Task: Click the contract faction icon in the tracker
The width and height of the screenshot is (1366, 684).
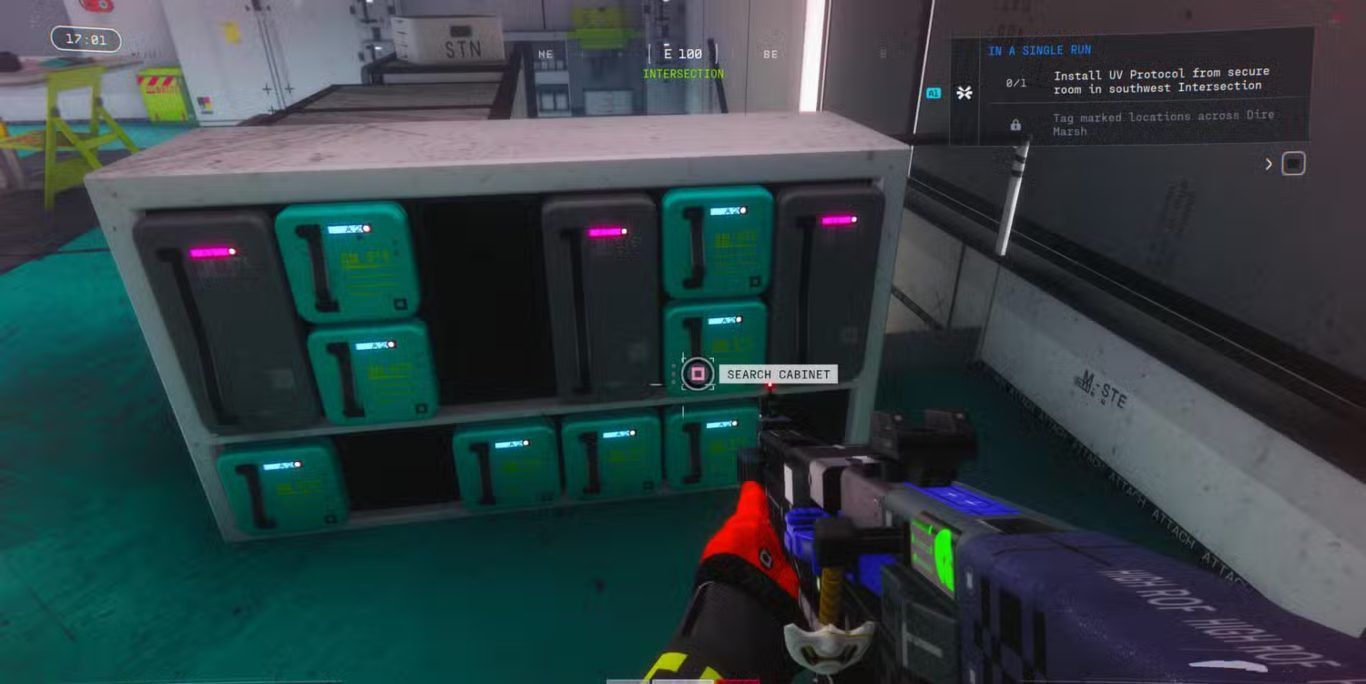Action: tap(964, 93)
